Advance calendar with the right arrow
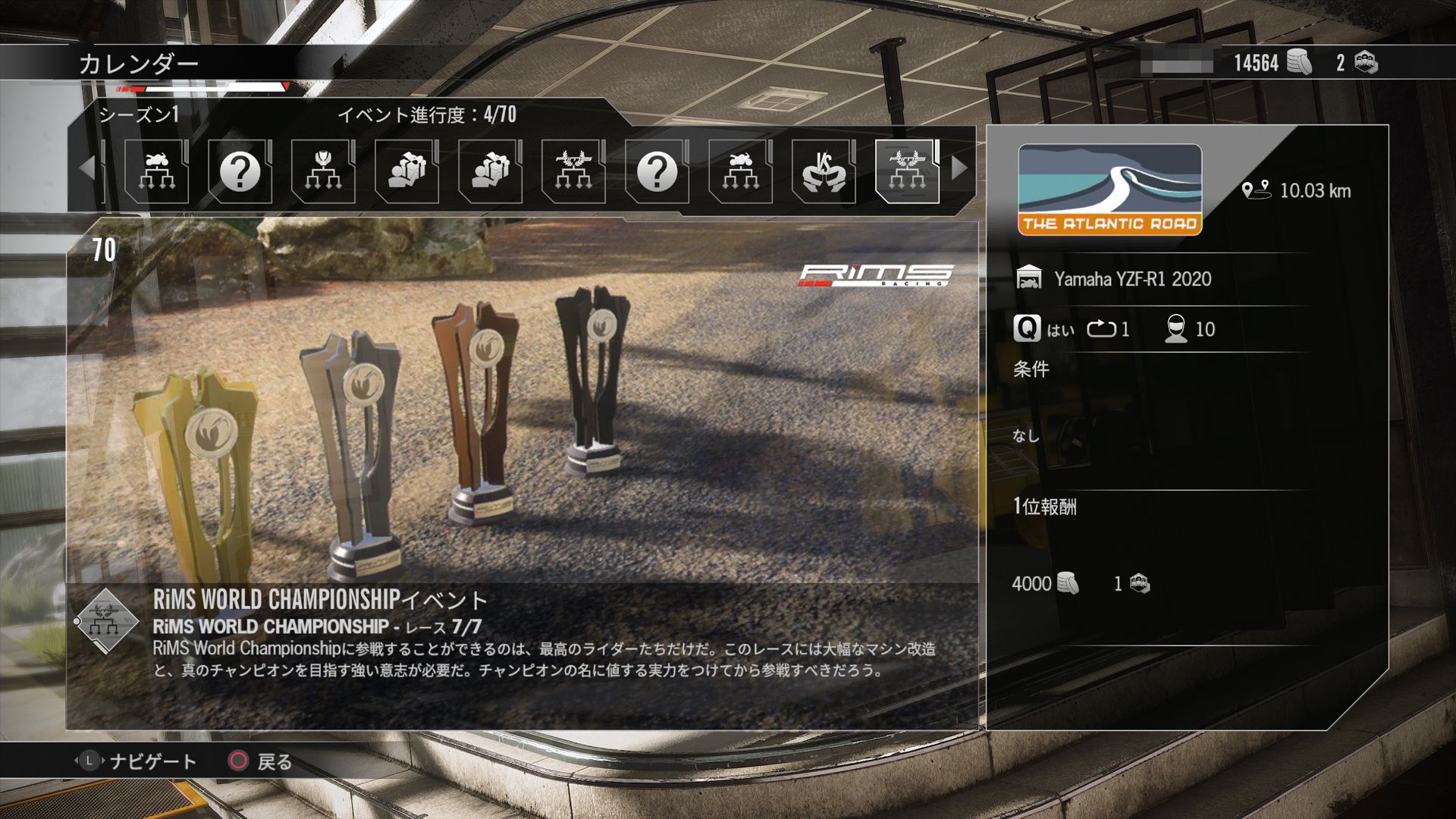This screenshot has height=819, width=1456. coord(959,168)
